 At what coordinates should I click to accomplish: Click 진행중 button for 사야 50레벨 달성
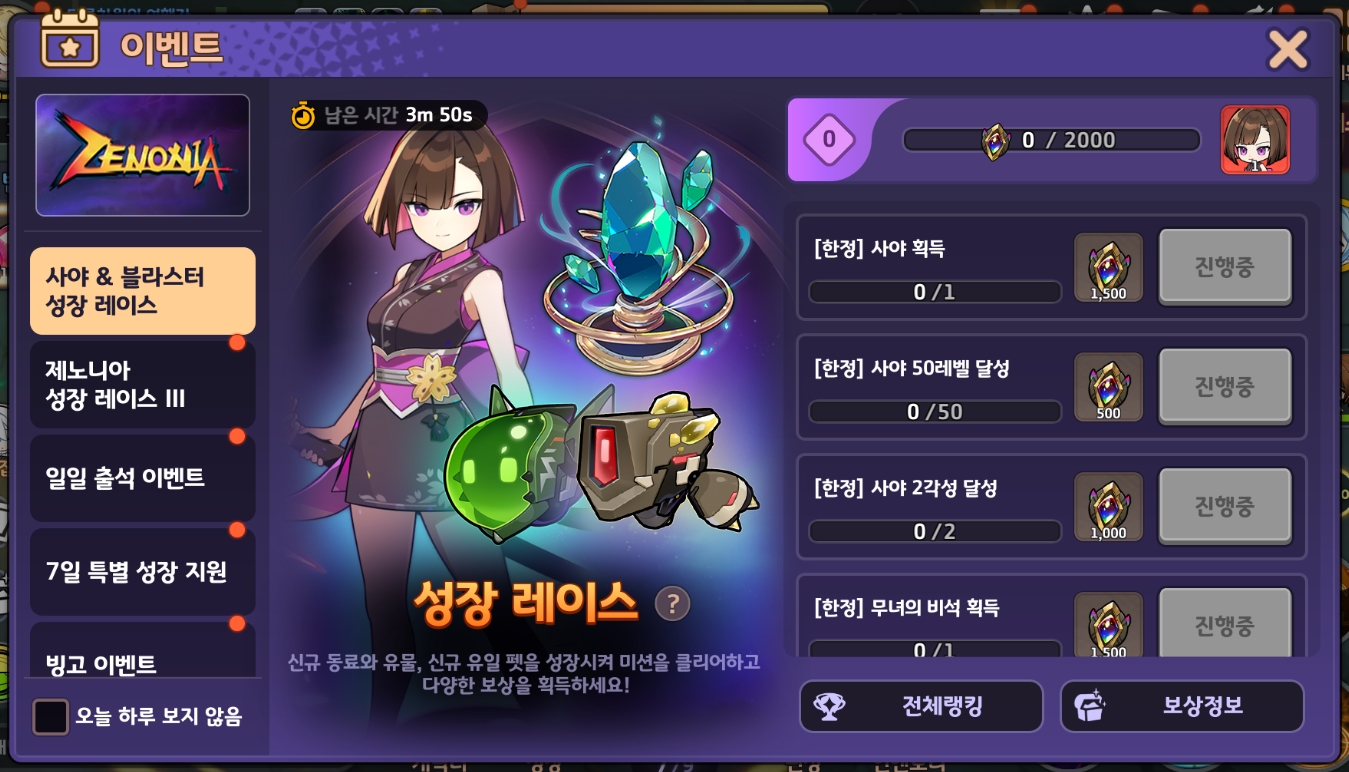[1224, 387]
